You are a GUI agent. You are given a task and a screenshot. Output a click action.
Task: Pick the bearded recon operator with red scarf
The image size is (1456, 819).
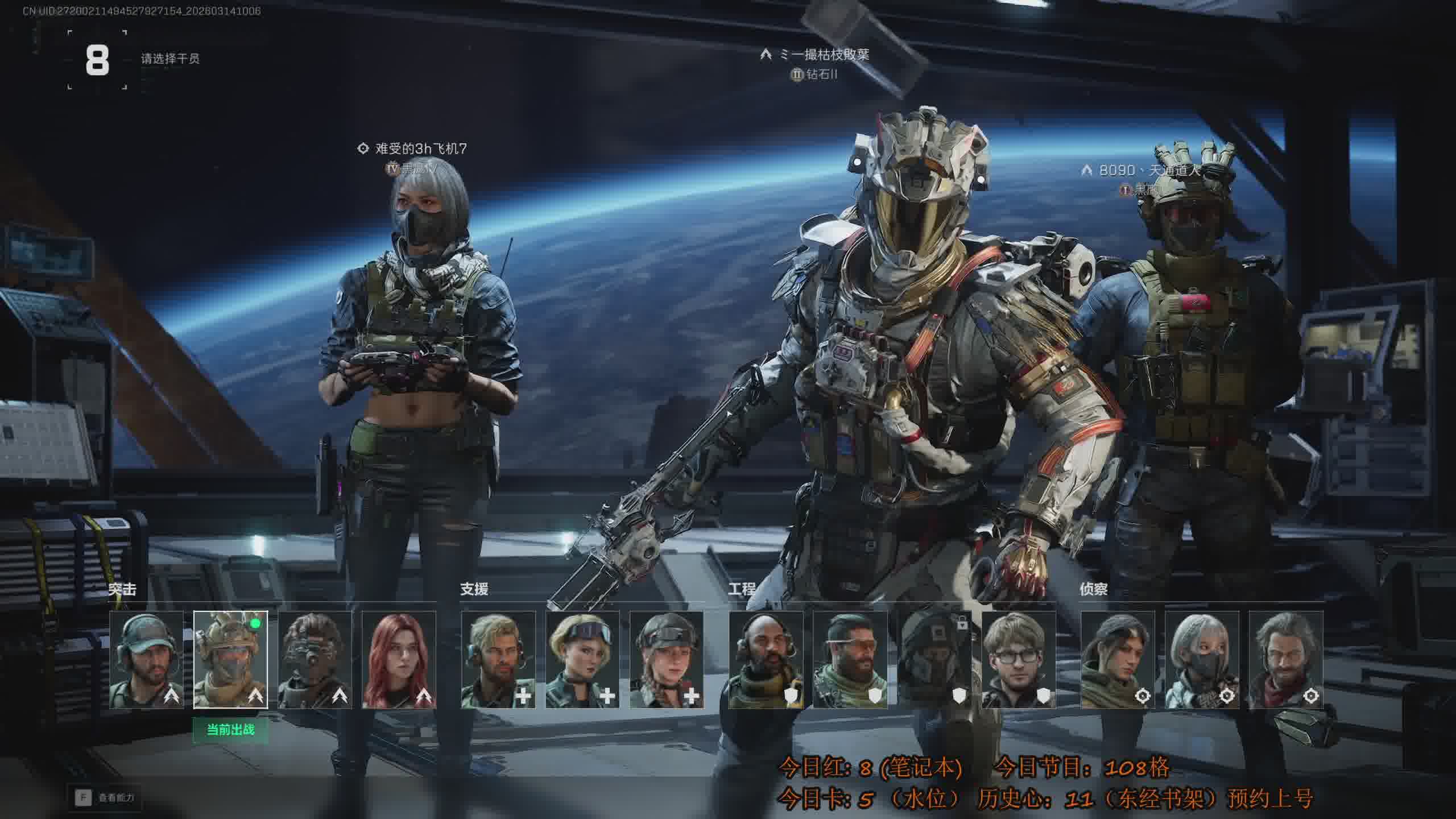tap(1286, 660)
